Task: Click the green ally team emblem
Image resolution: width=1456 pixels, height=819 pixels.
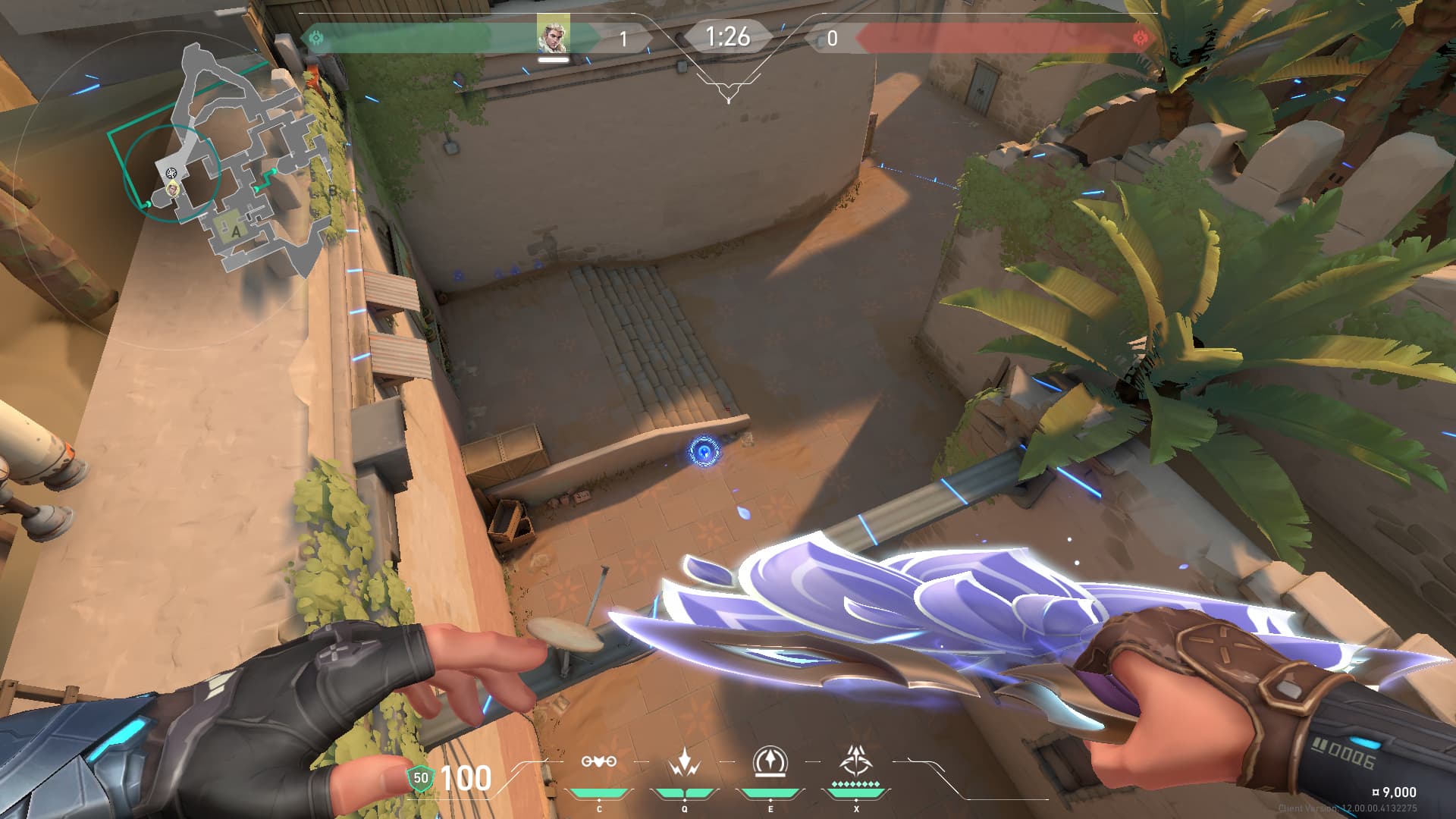Action: (x=316, y=37)
